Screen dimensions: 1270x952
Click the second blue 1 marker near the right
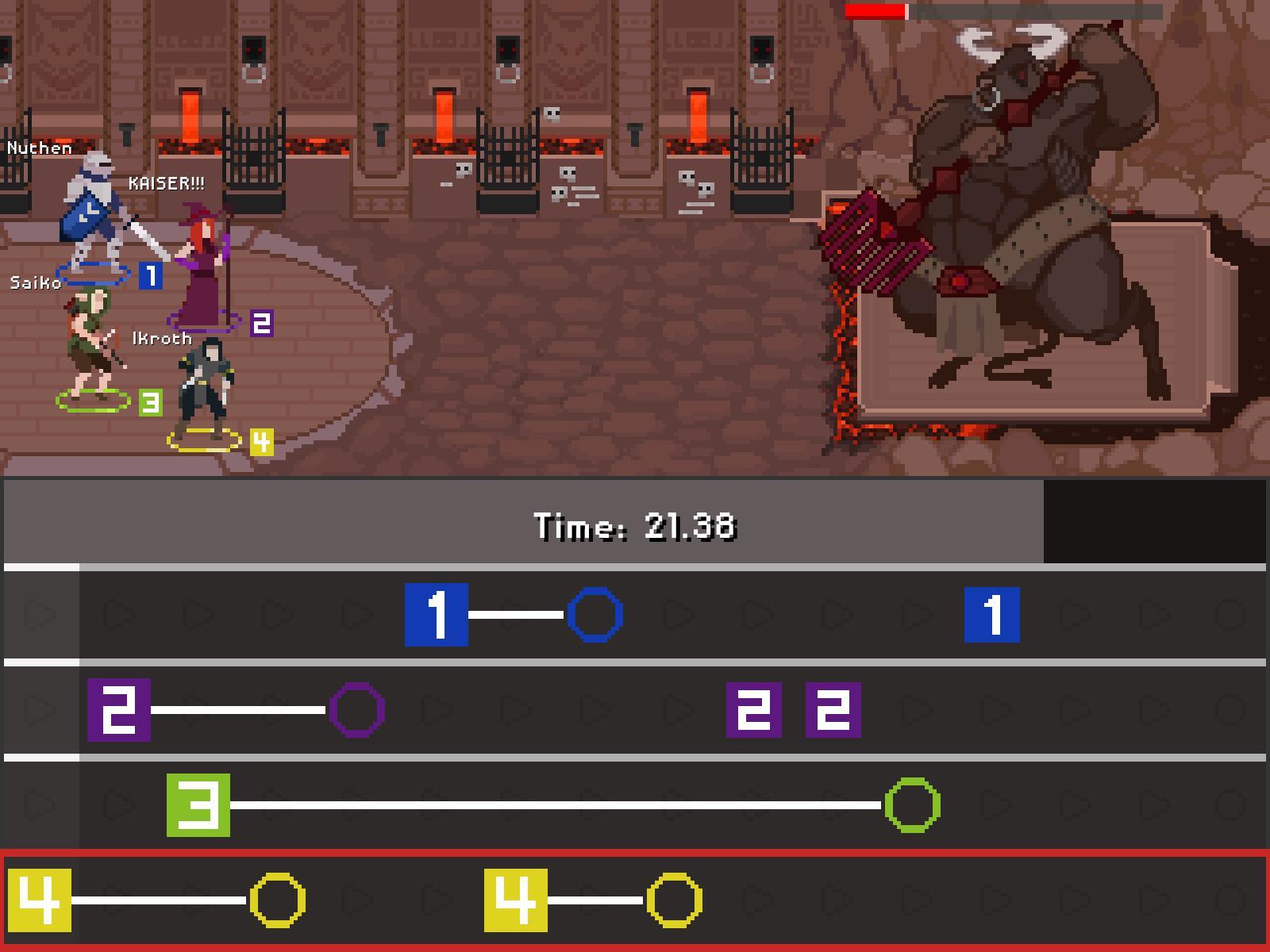(994, 612)
